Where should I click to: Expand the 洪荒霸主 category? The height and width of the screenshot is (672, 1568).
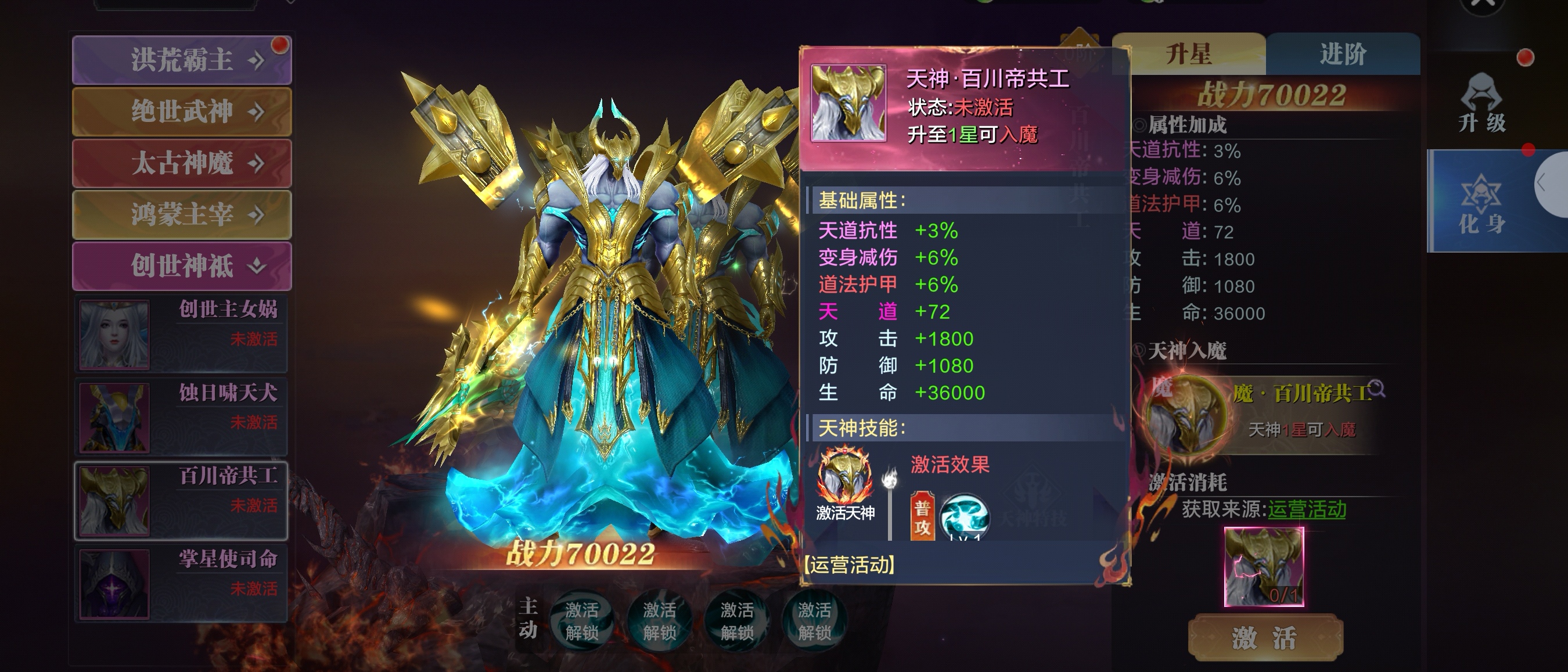click(181, 60)
